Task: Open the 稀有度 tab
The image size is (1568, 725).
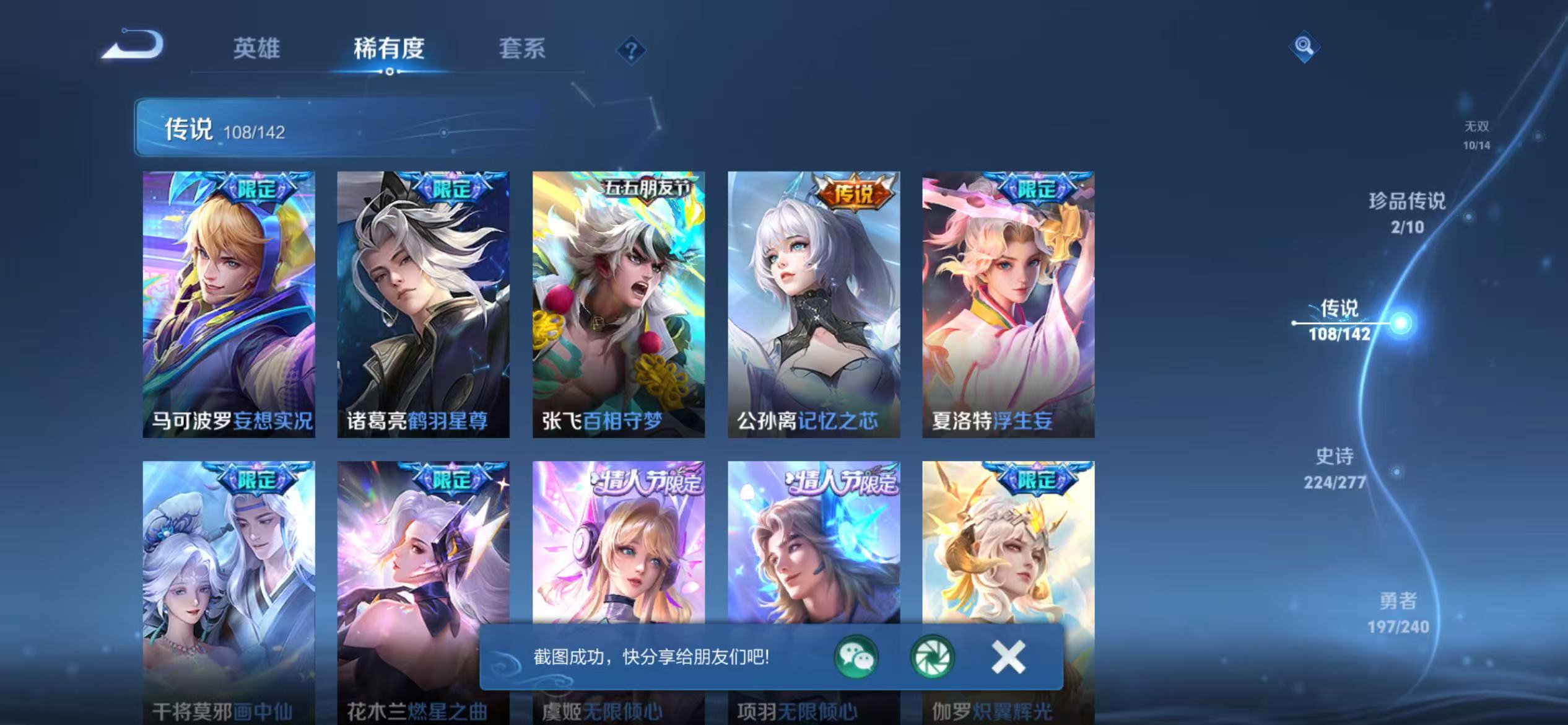Action: point(390,48)
